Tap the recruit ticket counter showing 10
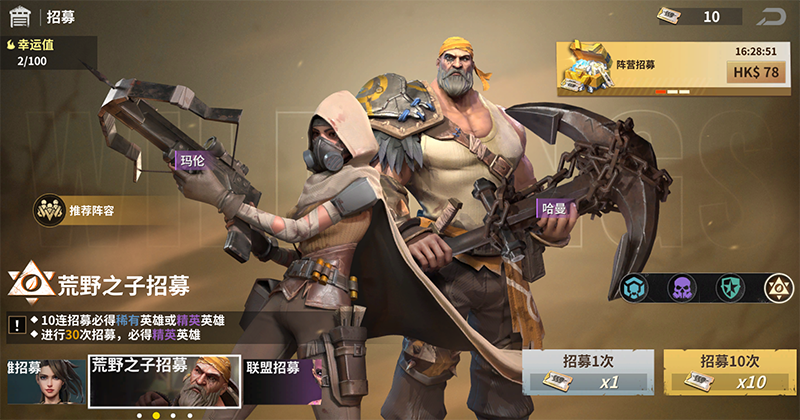This screenshot has height=420, width=800. pyautogui.click(x=699, y=16)
